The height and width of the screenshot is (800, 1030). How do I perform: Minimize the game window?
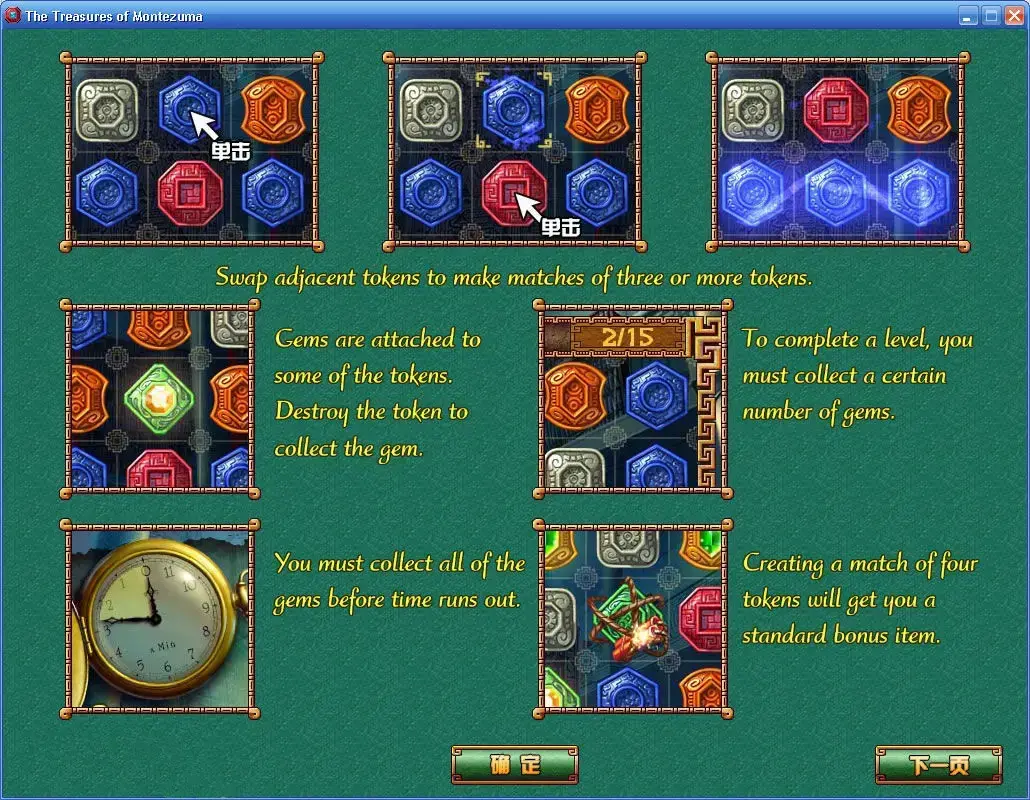[x=968, y=15]
